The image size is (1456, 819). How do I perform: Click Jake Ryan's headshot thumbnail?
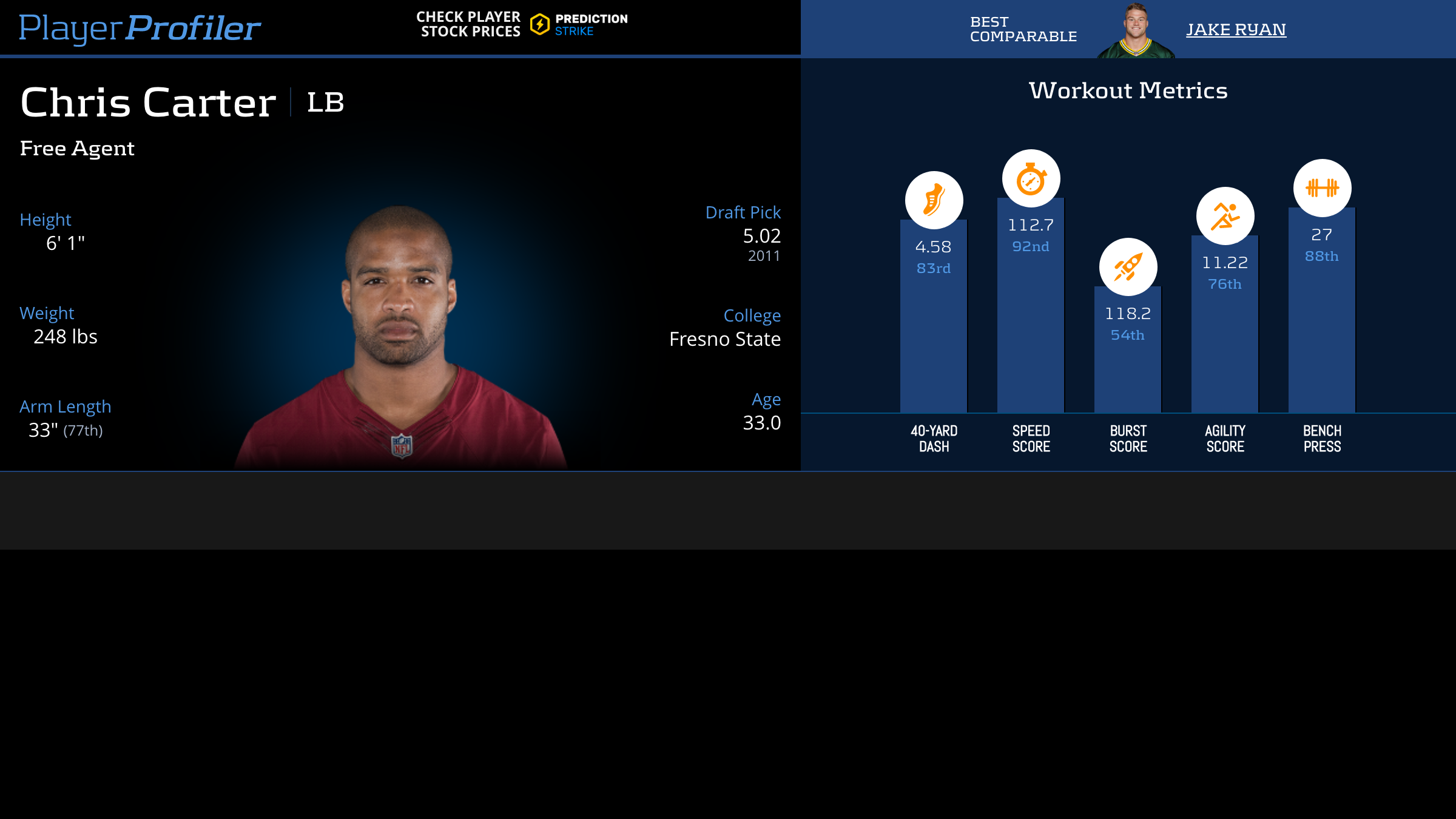click(x=1135, y=30)
